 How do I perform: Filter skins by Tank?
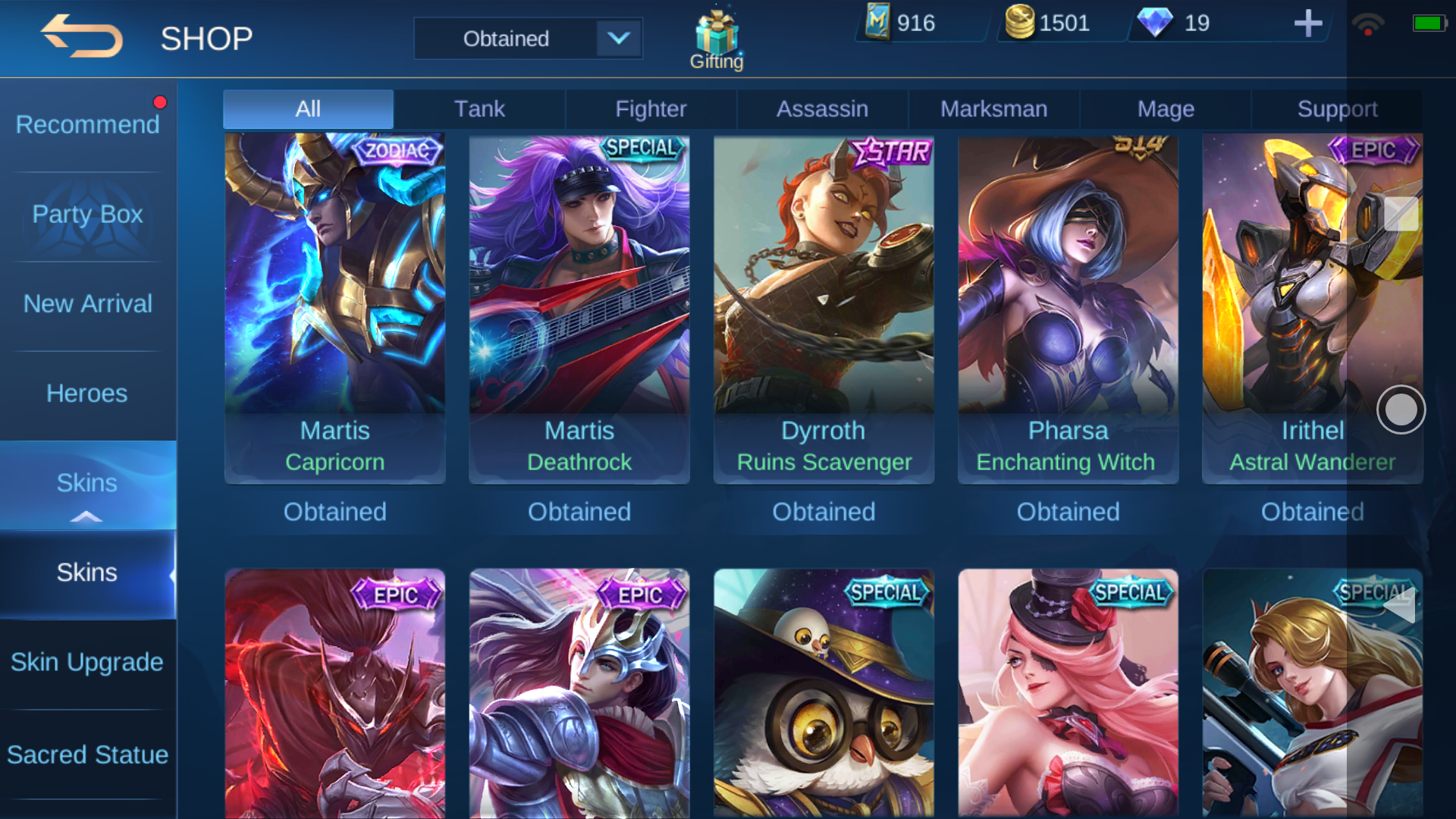[x=479, y=109]
